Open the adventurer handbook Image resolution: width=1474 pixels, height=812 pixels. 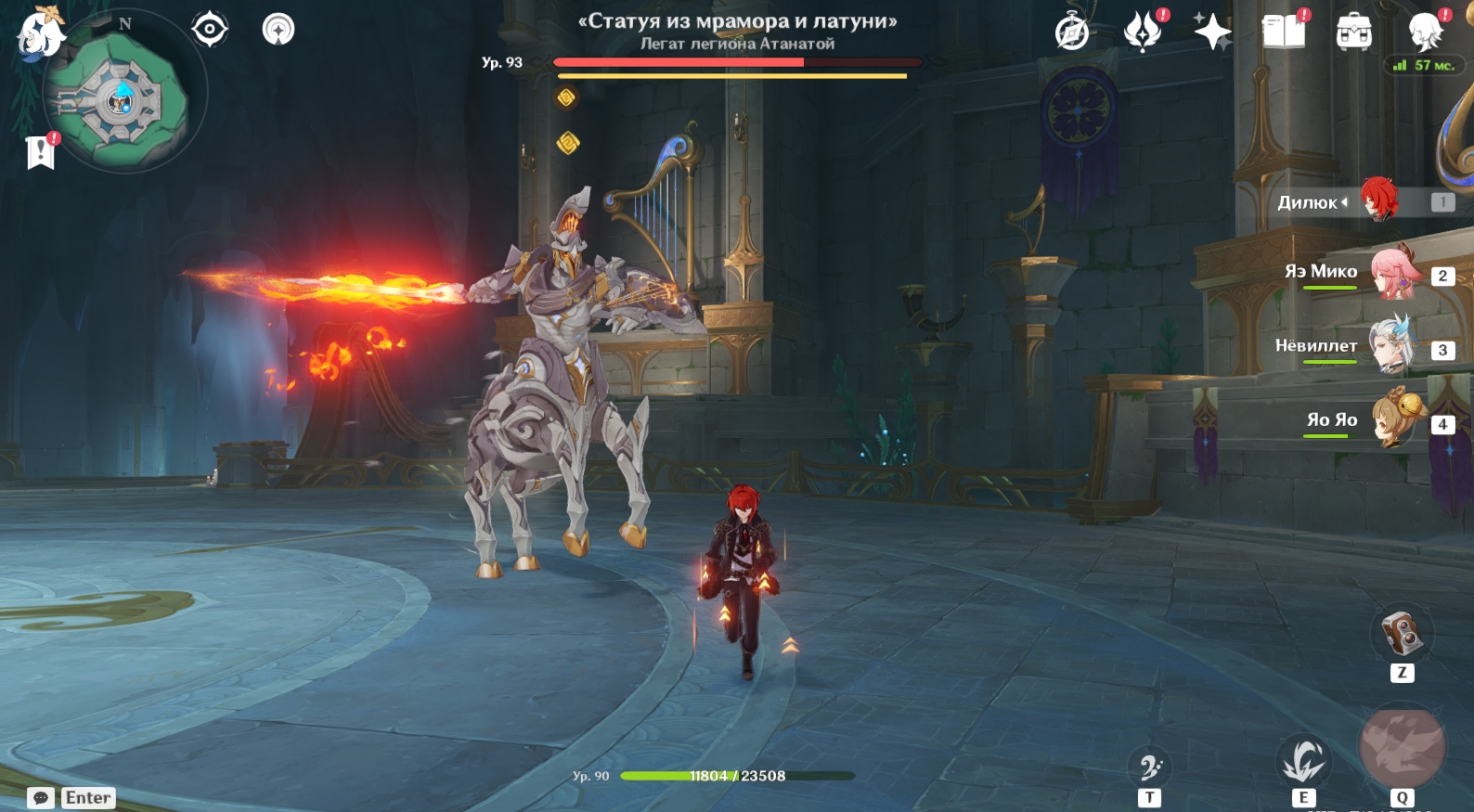tap(1284, 32)
